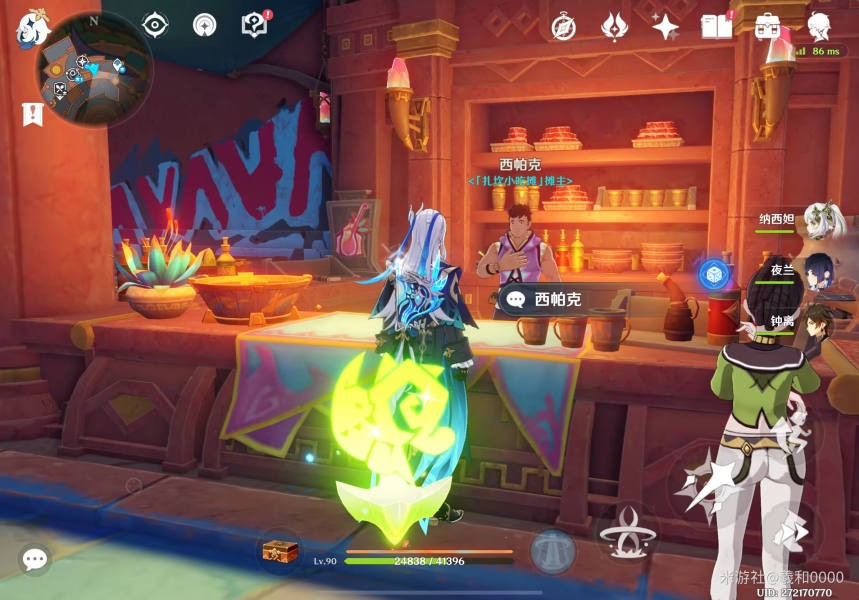Image resolution: width=859 pixels, height=600 pixels.
Task: Open the character profile head icon
Action: click(x=820, y=25)
